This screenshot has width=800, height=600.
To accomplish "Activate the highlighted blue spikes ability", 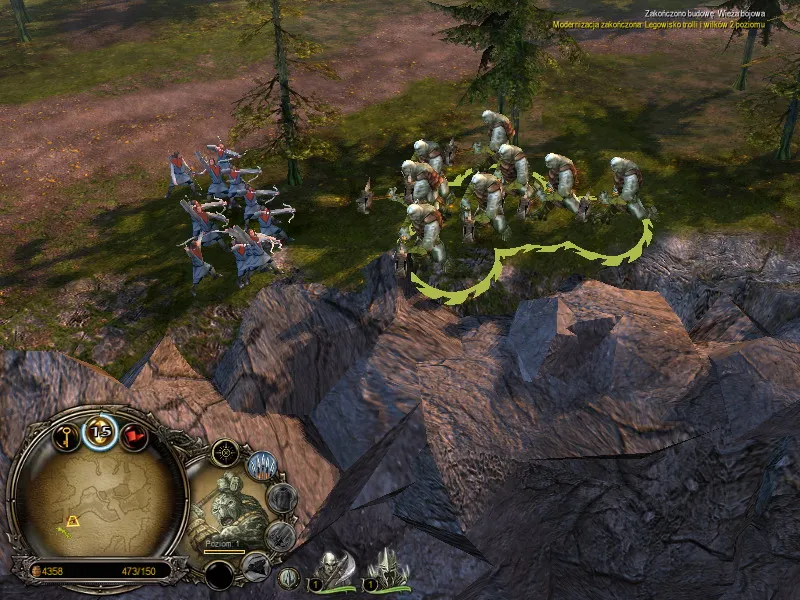I will (262, 465).
